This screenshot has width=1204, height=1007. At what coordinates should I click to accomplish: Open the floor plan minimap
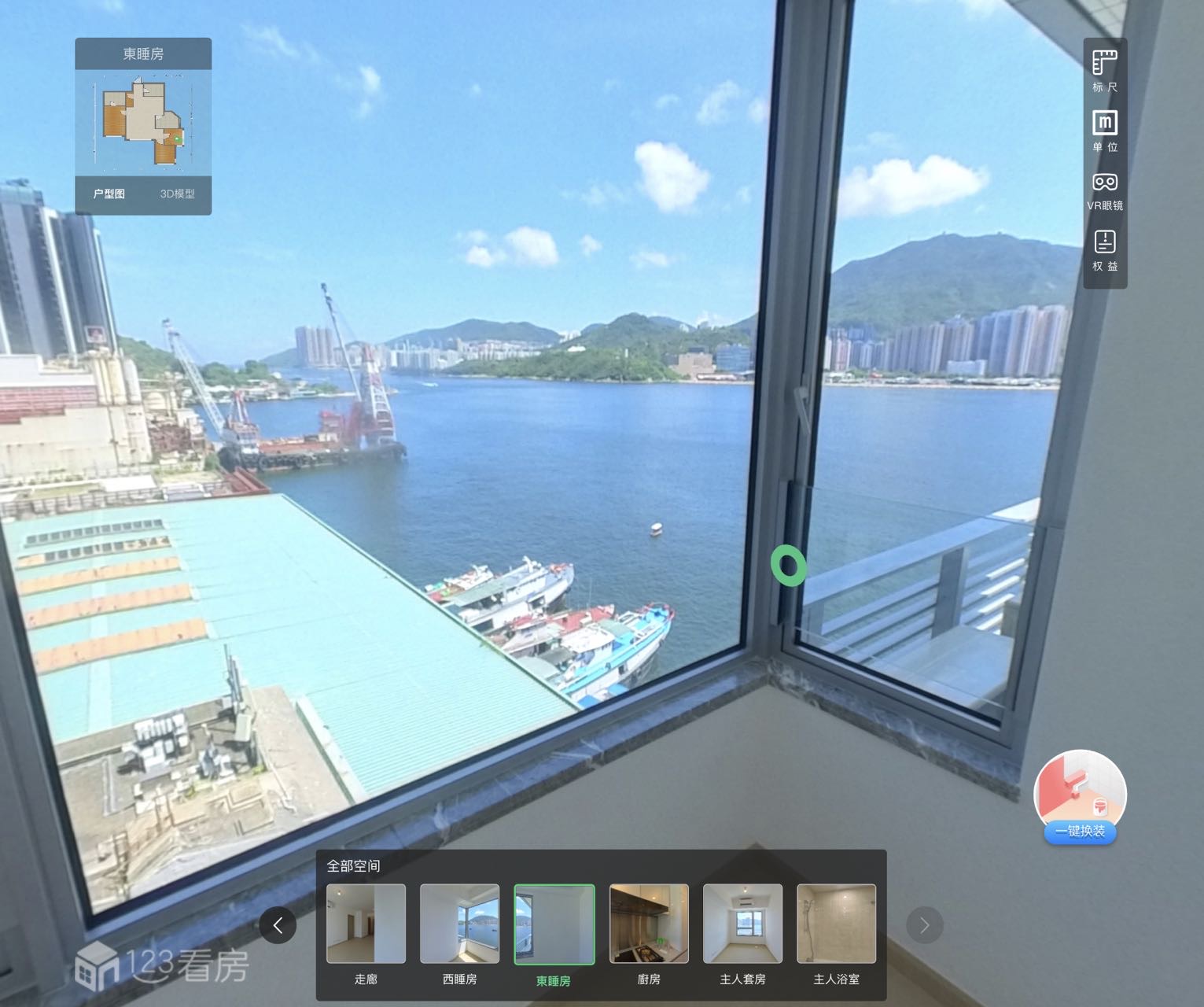(x=143, y=123)
